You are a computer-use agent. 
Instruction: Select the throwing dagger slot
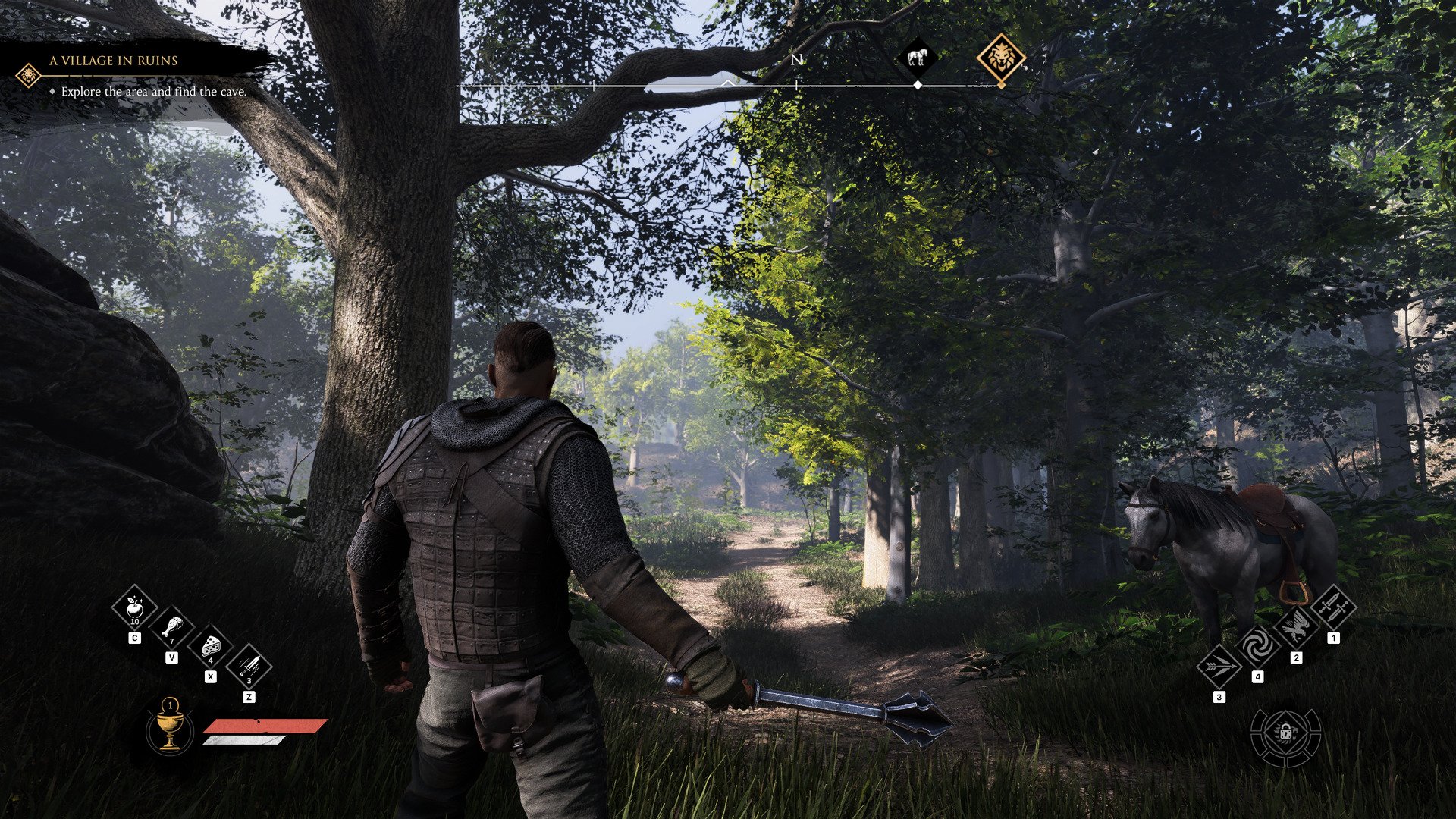[x=248, y=667]
